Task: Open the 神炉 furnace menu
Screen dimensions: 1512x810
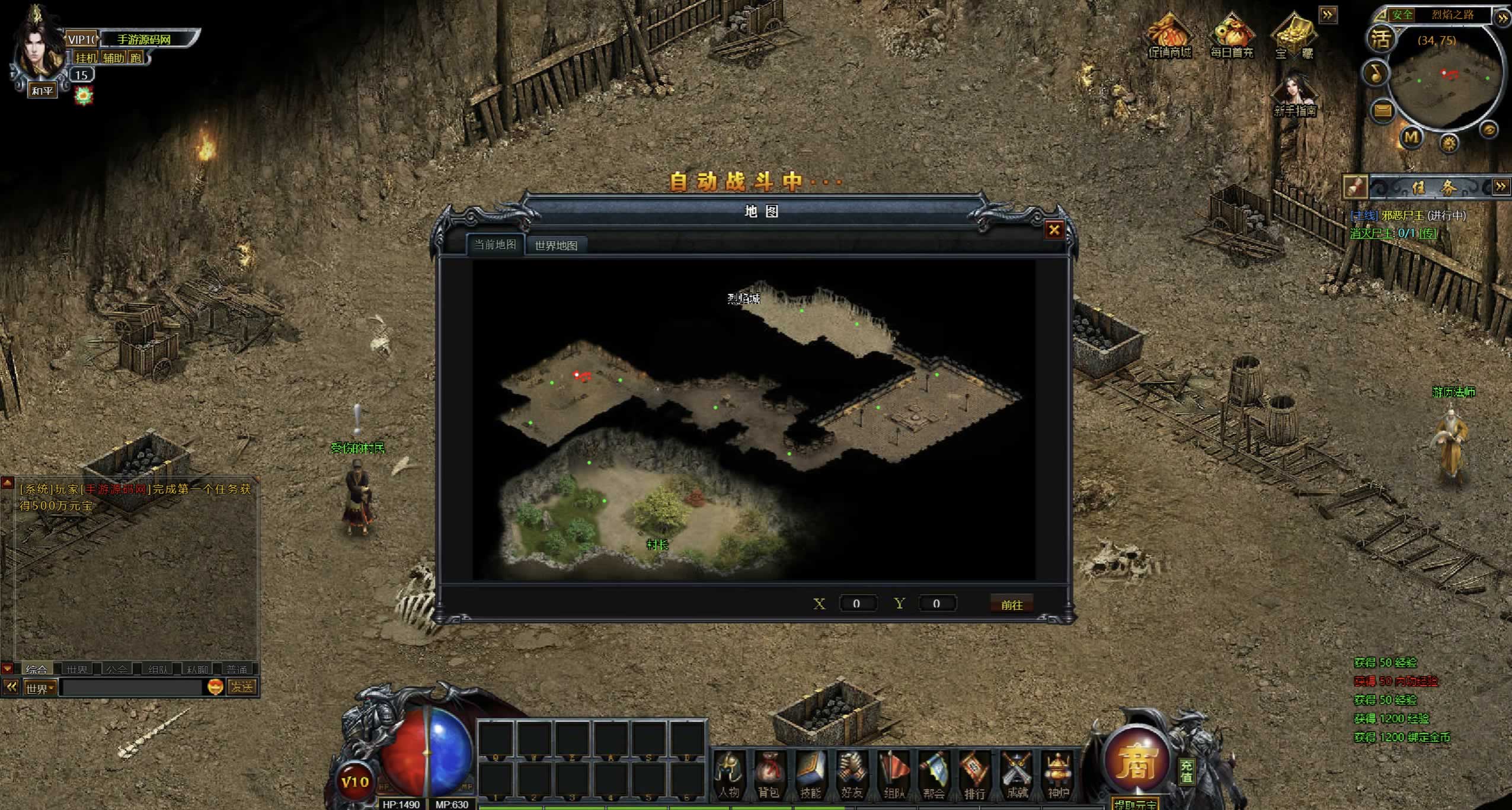Action: 1058,774
